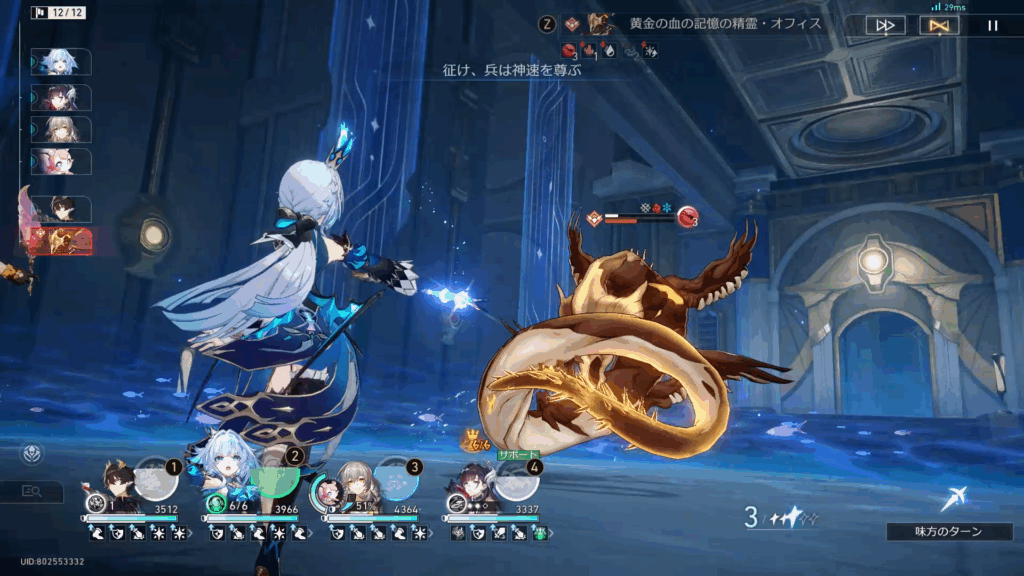This screenshot has width=1024, height=576.
Task: Select the red-highlighted enemy in turn order
Action: tap(62, 241)
